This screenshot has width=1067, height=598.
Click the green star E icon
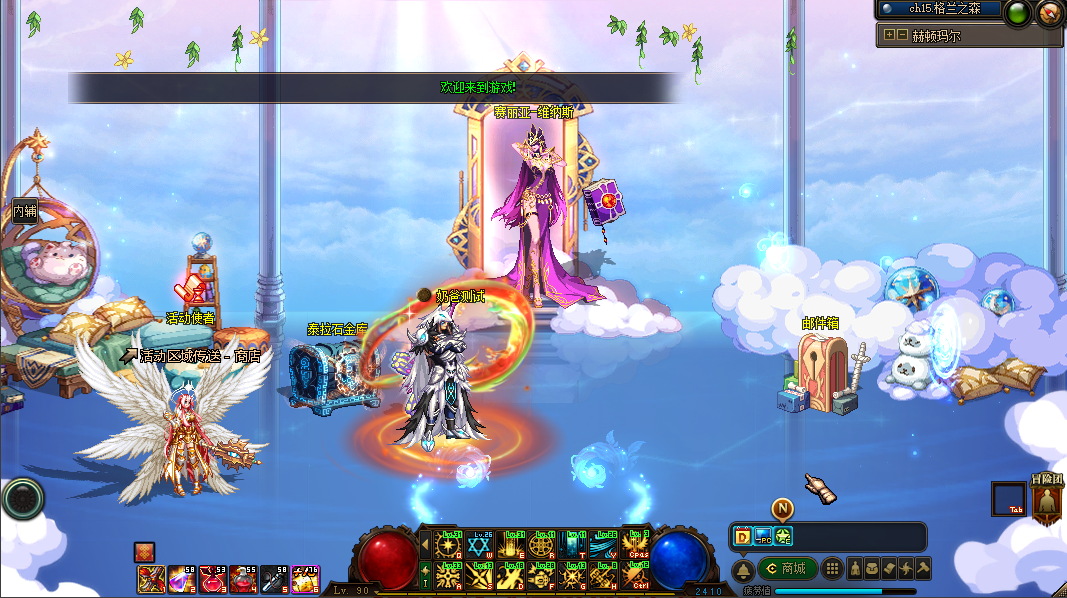tap(782, 536)
